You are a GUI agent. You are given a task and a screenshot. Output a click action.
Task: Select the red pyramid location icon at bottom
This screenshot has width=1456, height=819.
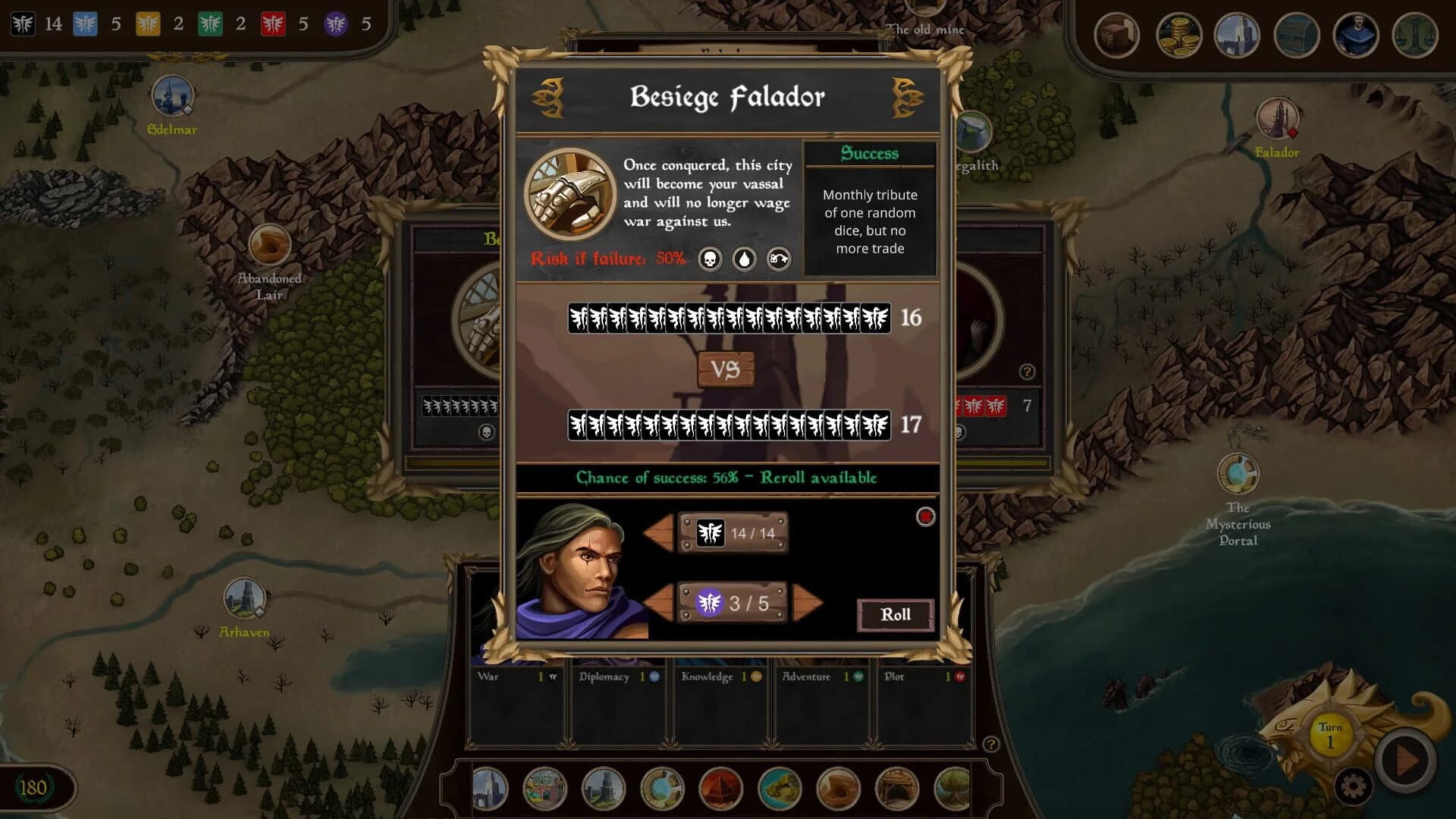pyautogui.click(x=722, y=789)
